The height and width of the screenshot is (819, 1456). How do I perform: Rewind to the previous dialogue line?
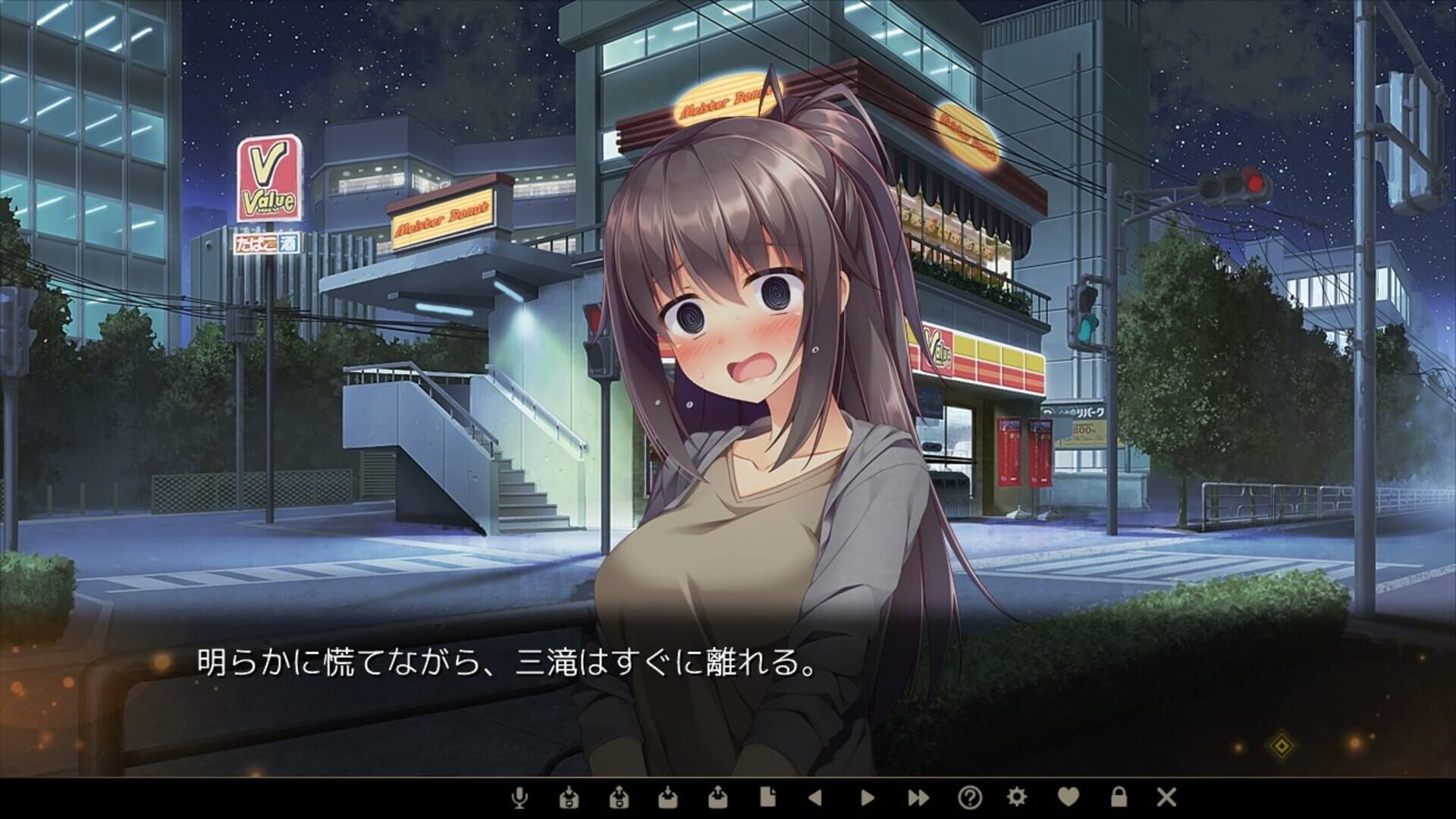815,796
